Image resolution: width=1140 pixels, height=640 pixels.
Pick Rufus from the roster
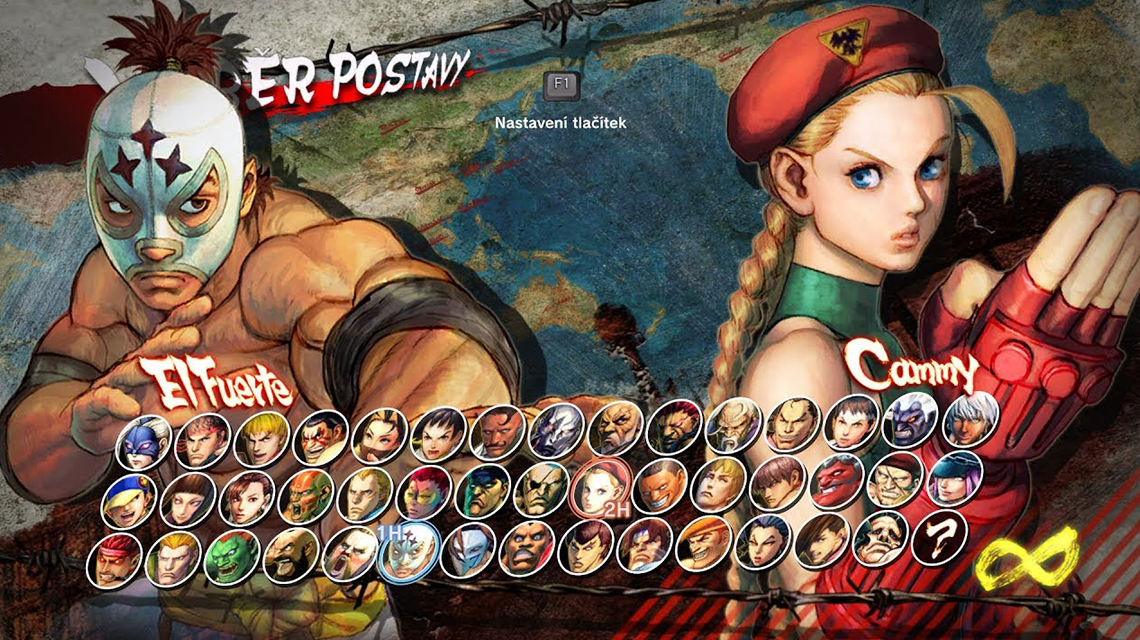point(350,555)
